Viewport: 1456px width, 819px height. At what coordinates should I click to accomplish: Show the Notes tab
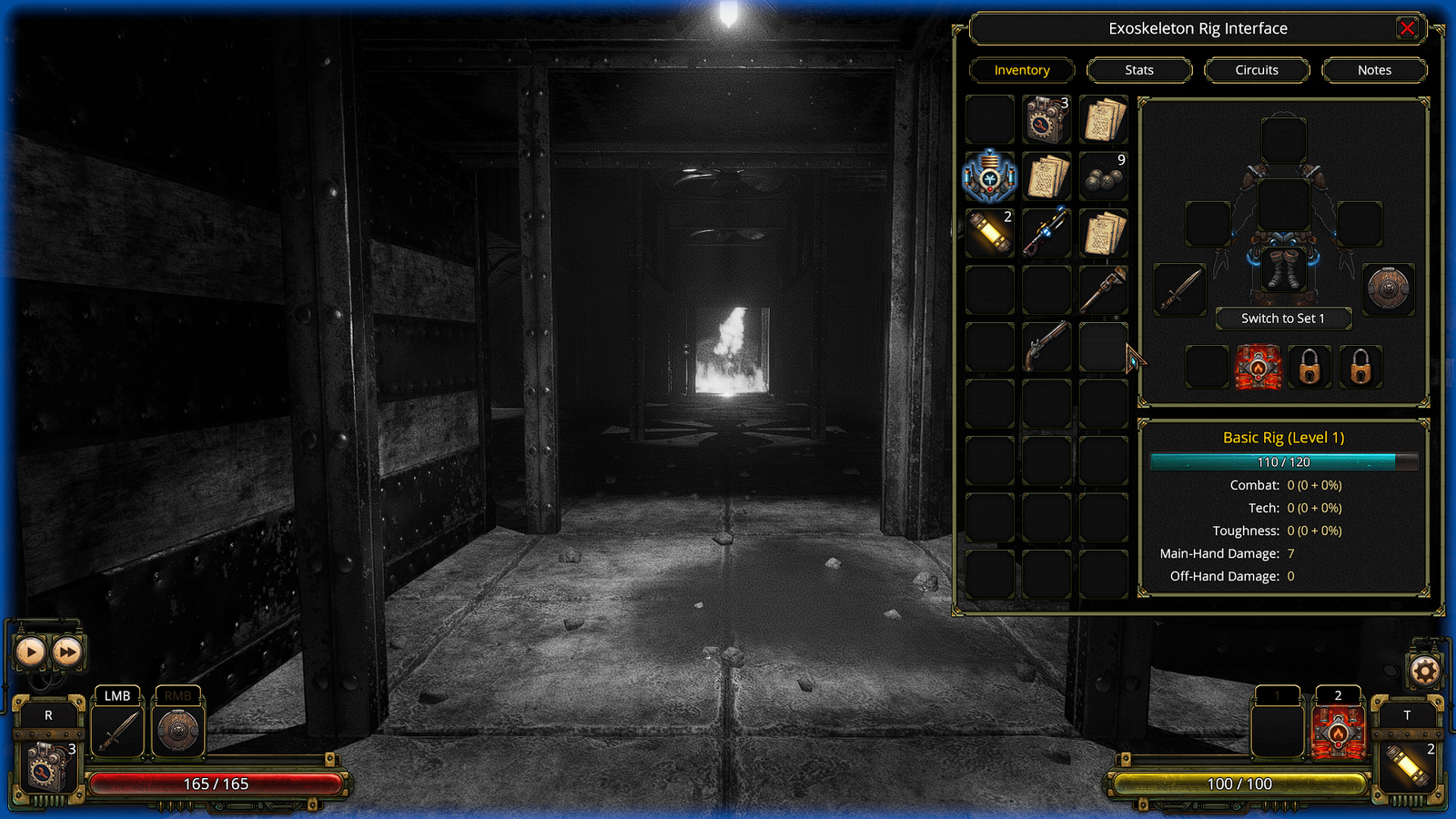point(1374,70)
